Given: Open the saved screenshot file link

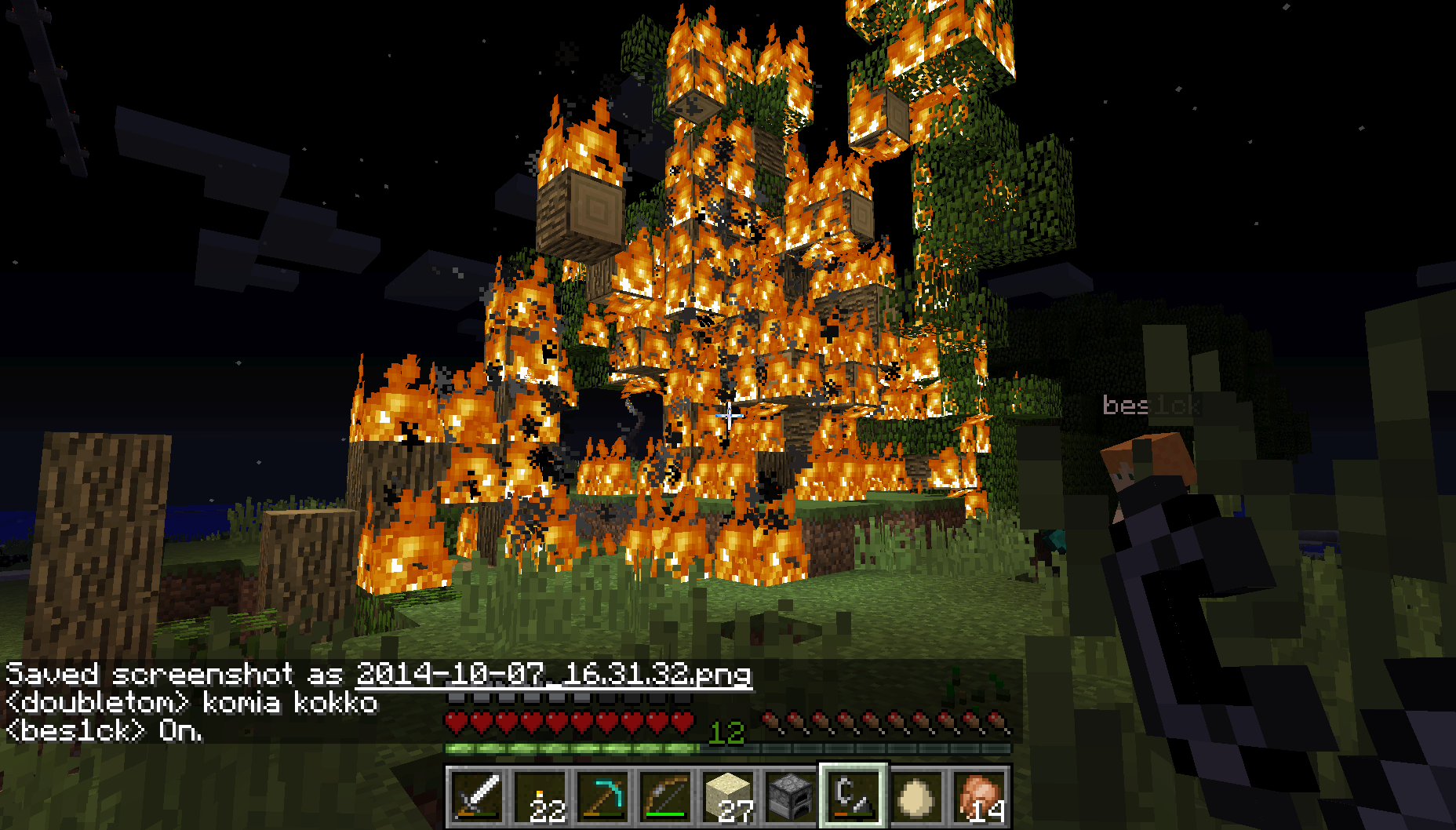Looking at the screenshot, I should [554, 674].
